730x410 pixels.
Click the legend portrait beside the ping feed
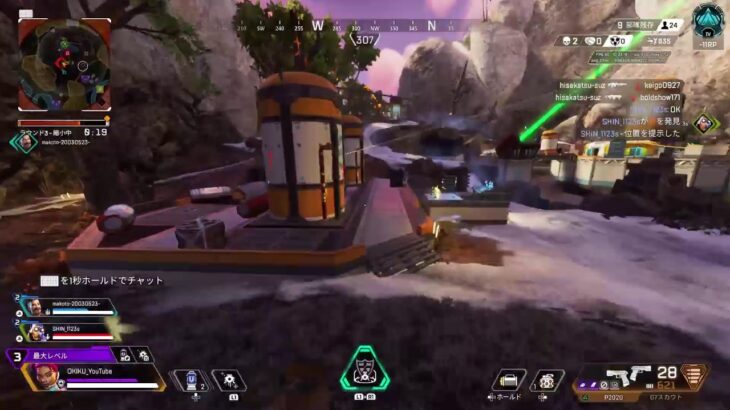[x=704, y=122]
